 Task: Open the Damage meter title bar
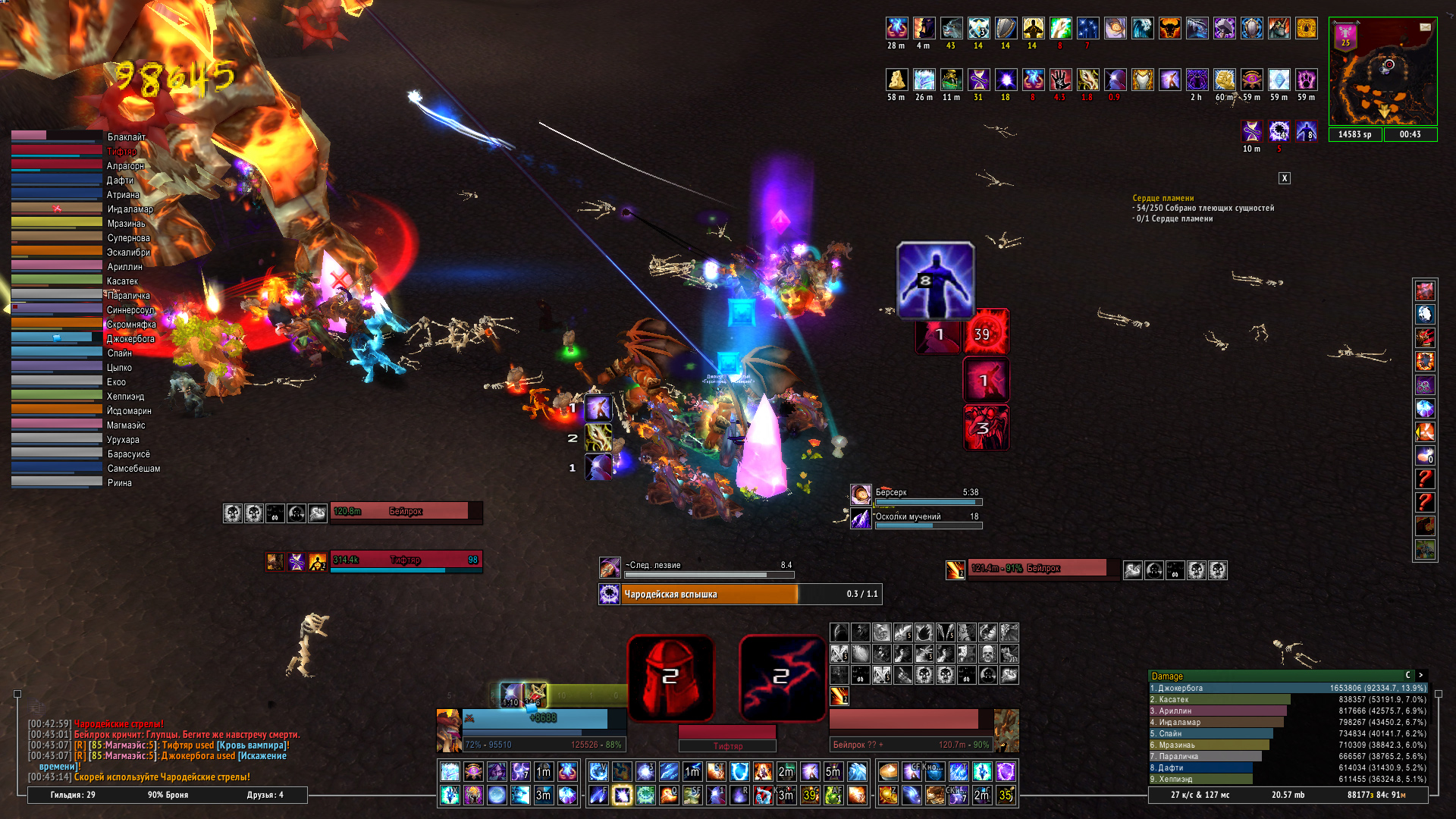point(1274,676)
